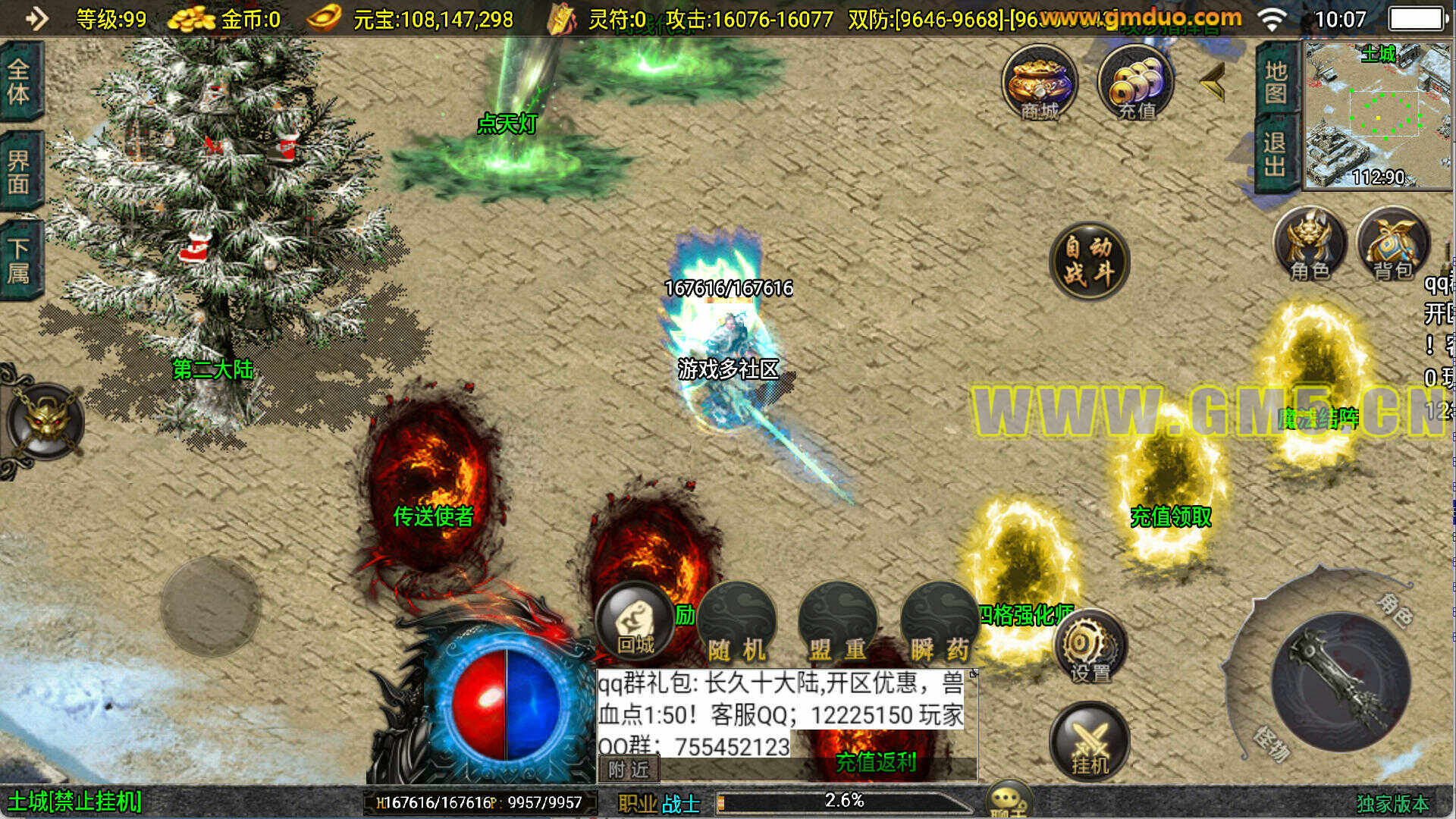This screenshot has height=819, width=1456.
Task: Open the 商城 shop icon
Action: (1039, 83)
